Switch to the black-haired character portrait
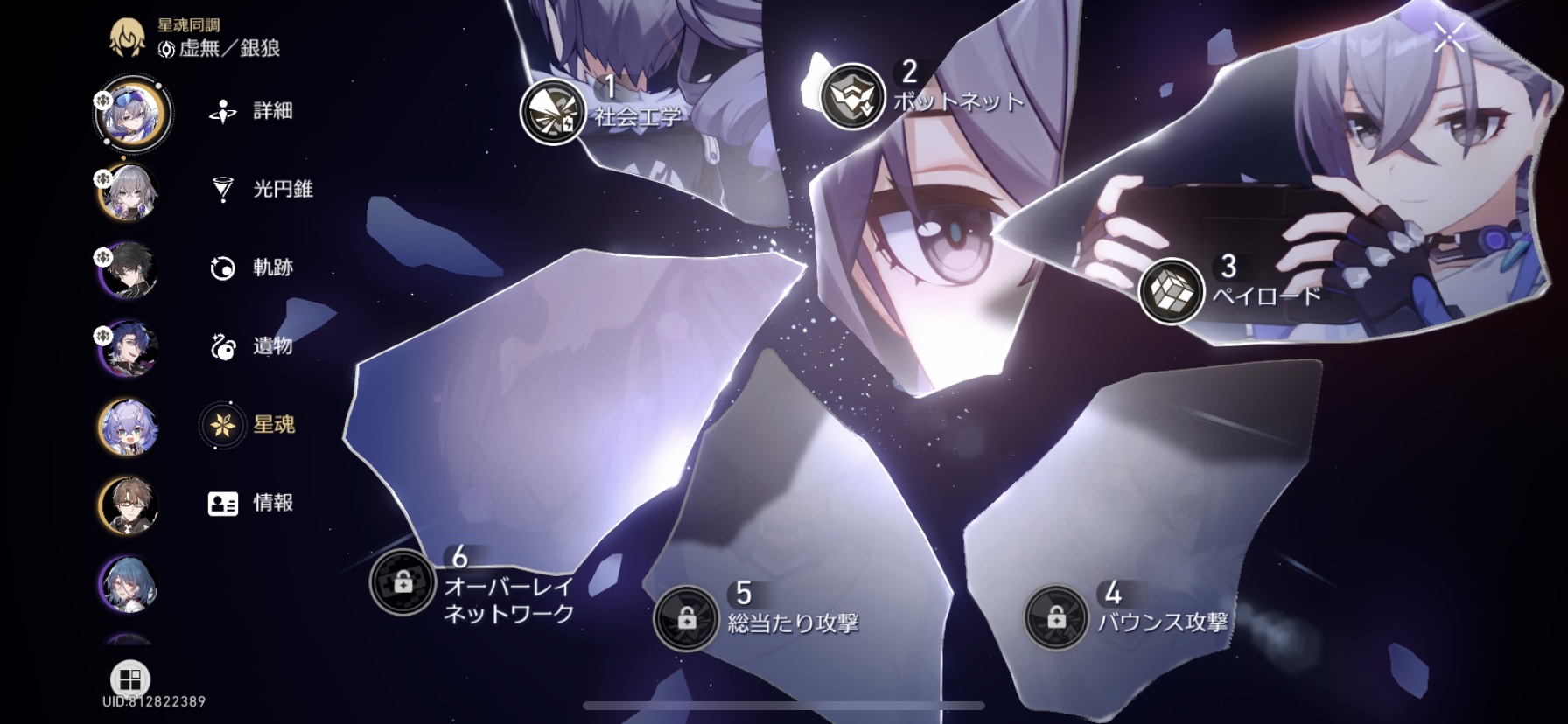 (129, 270)
